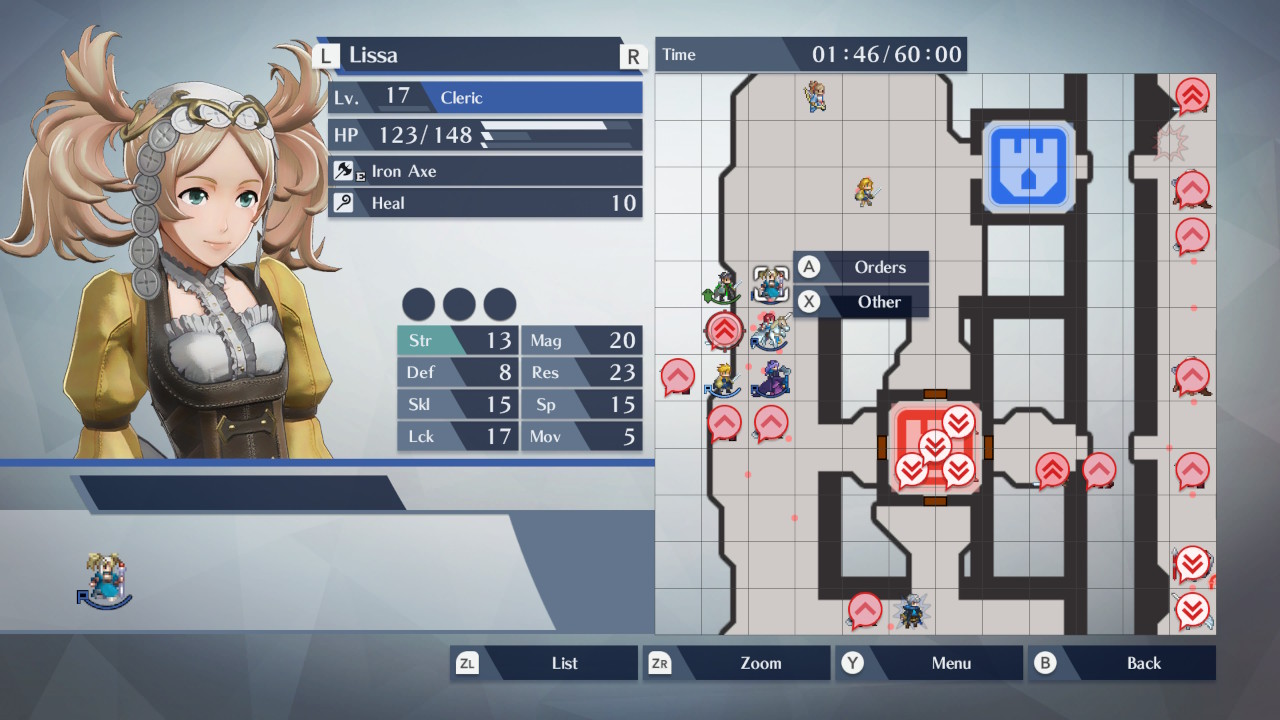Select the Heal staff row
The width and height of the screenshot is (1280, 720).
pyautogui.click(x=485, y=203)
